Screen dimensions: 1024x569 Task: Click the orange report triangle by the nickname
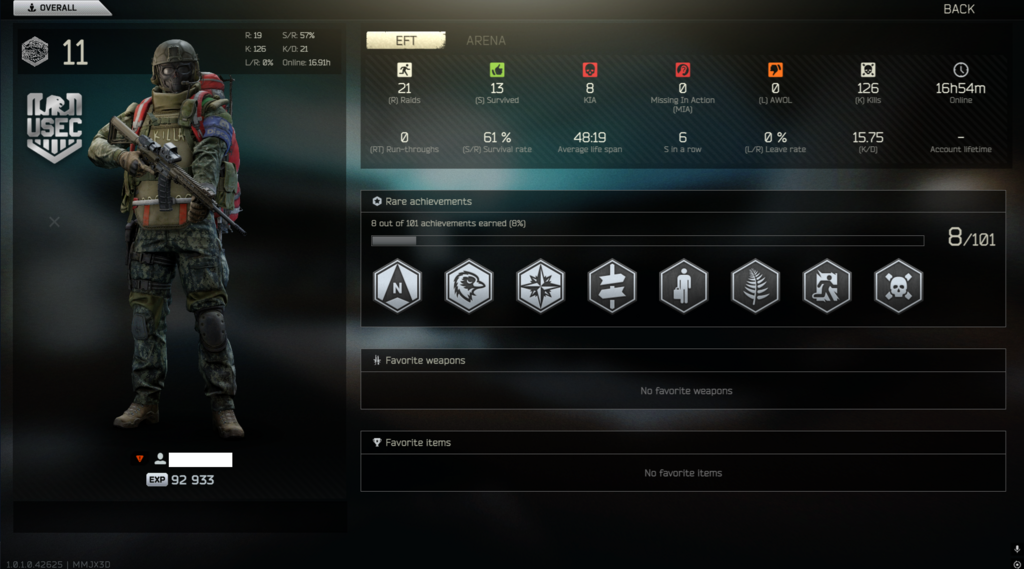click(x=140, y=459)
